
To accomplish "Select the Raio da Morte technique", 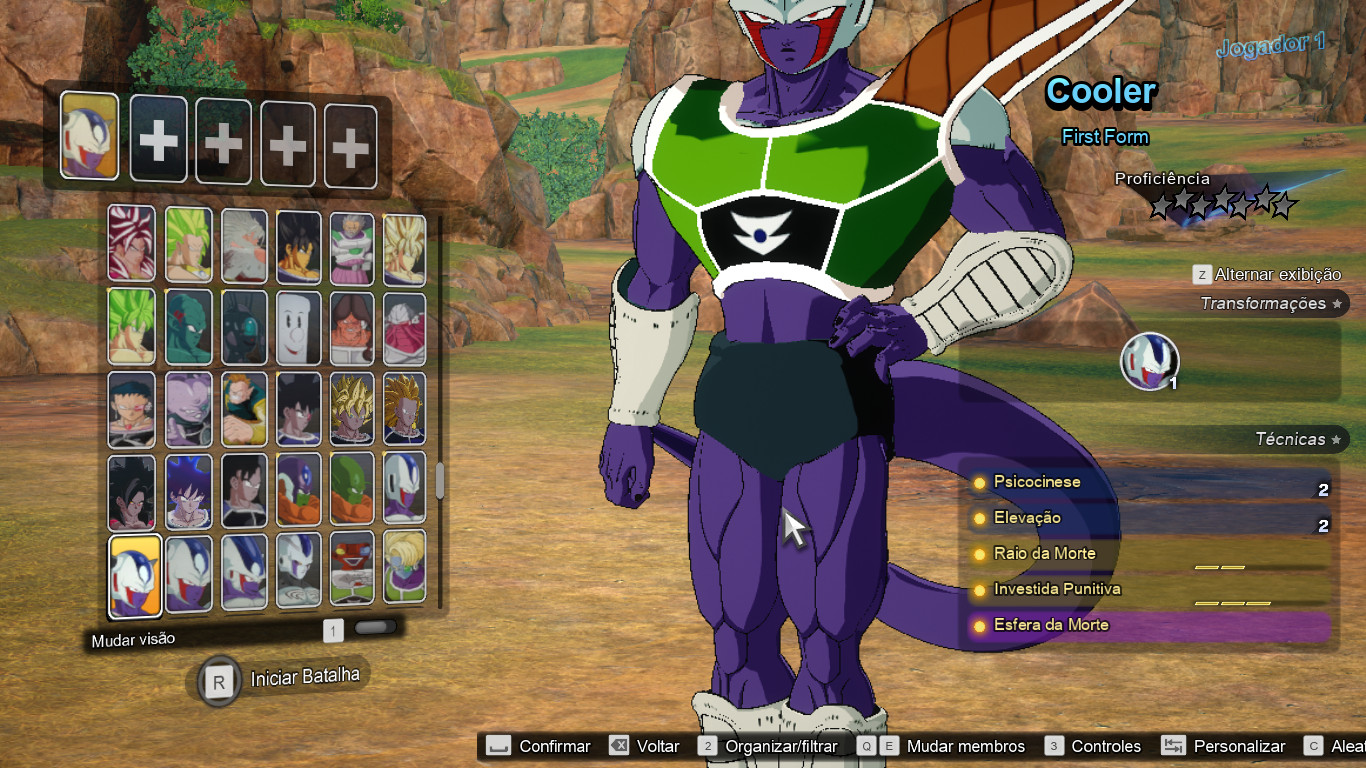I will (x=1150, y=554).
